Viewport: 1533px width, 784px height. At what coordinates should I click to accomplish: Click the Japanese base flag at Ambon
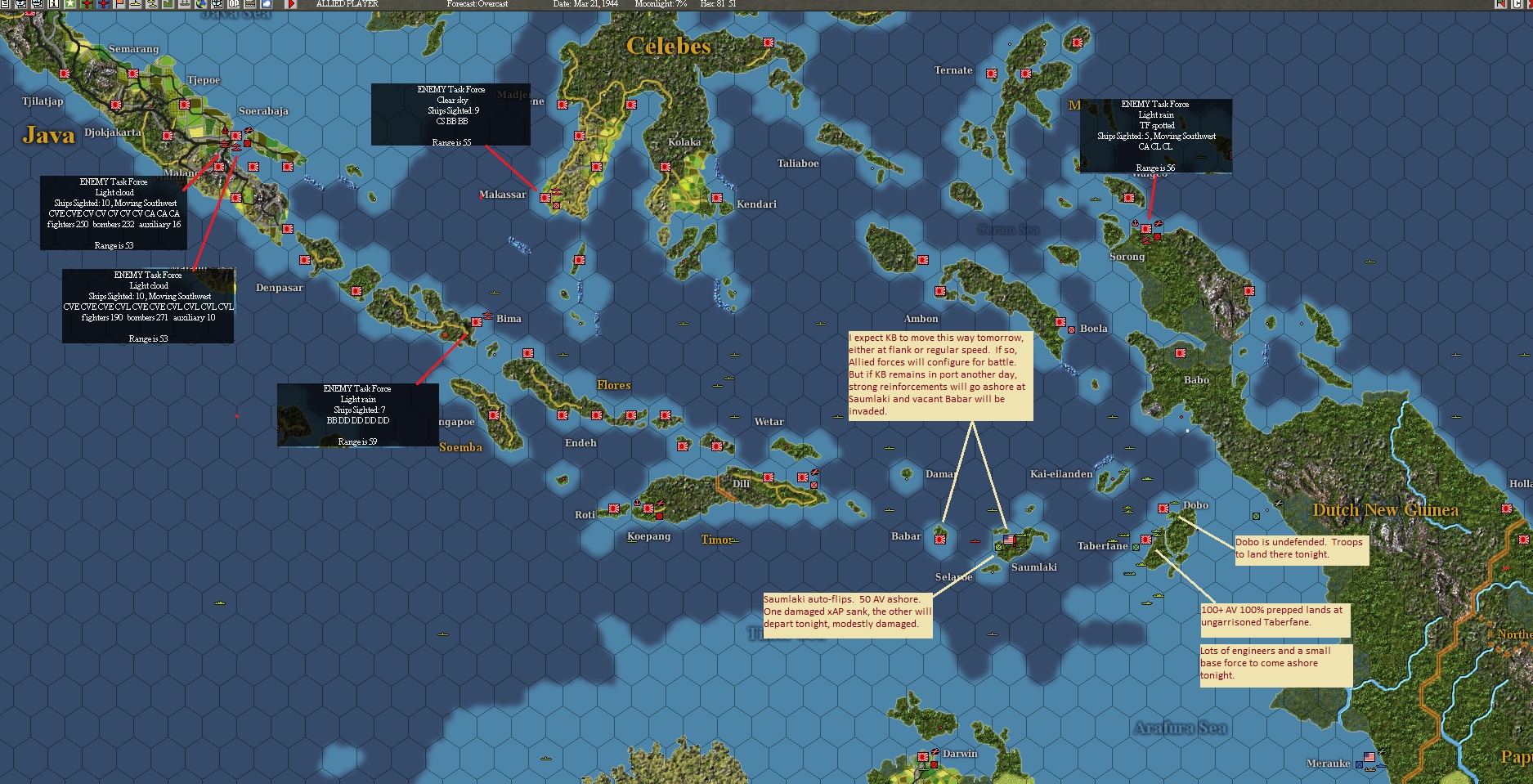(940, 291)
